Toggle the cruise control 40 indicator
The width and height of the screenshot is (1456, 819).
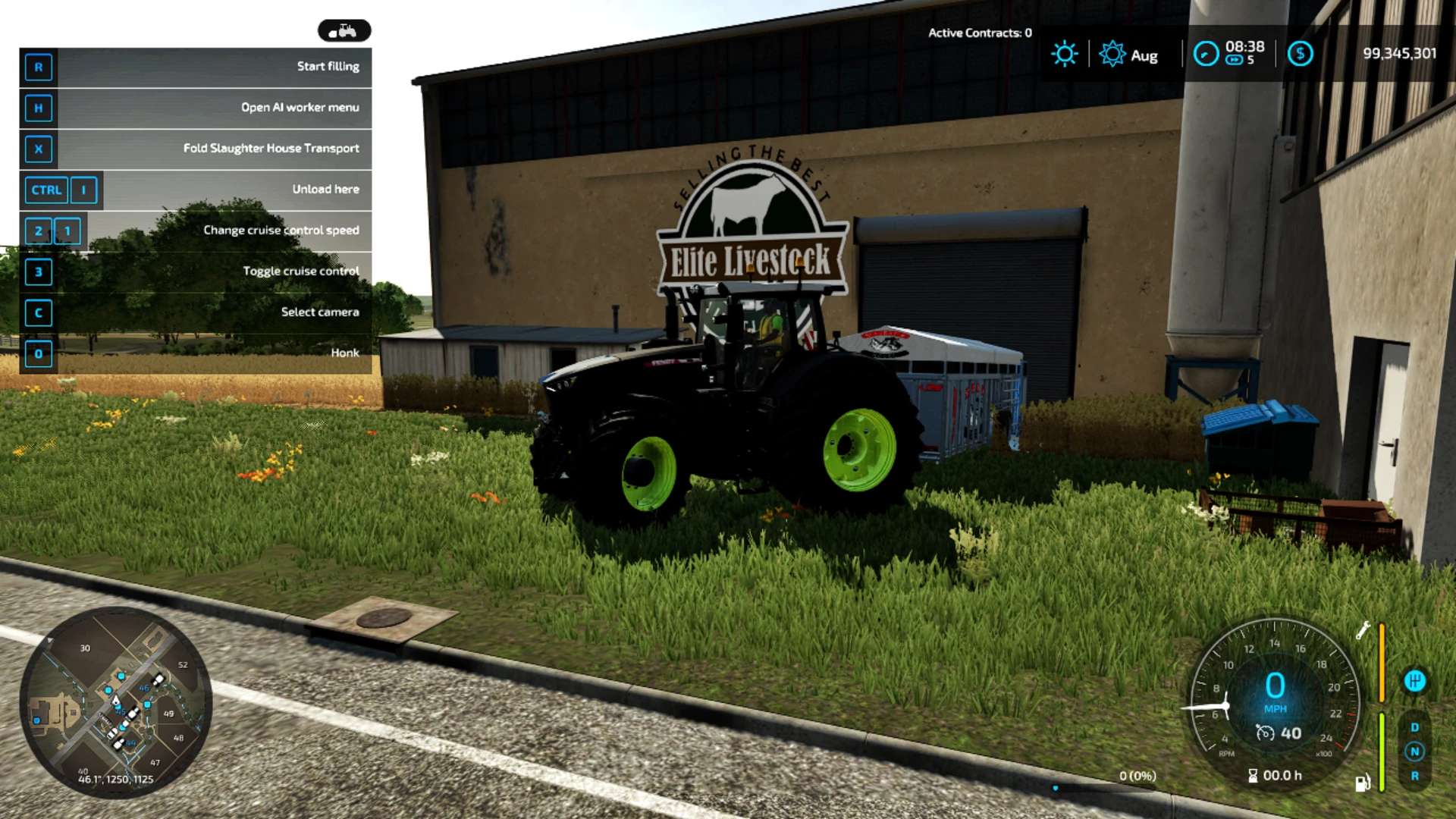coord(1279,733)
